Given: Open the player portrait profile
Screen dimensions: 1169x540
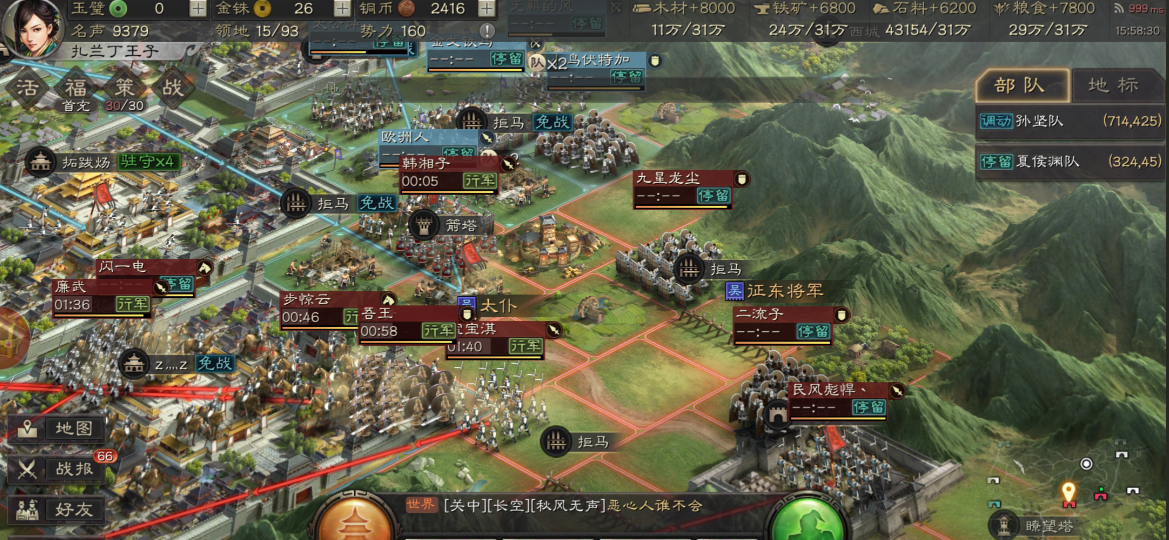Looking at the screenshot, I should [31, 28].
